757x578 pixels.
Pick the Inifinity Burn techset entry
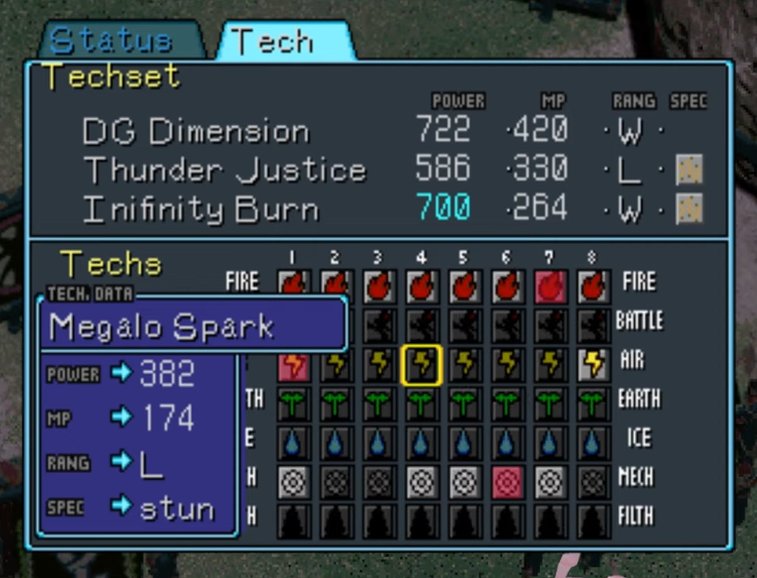(x=201, y=209)
